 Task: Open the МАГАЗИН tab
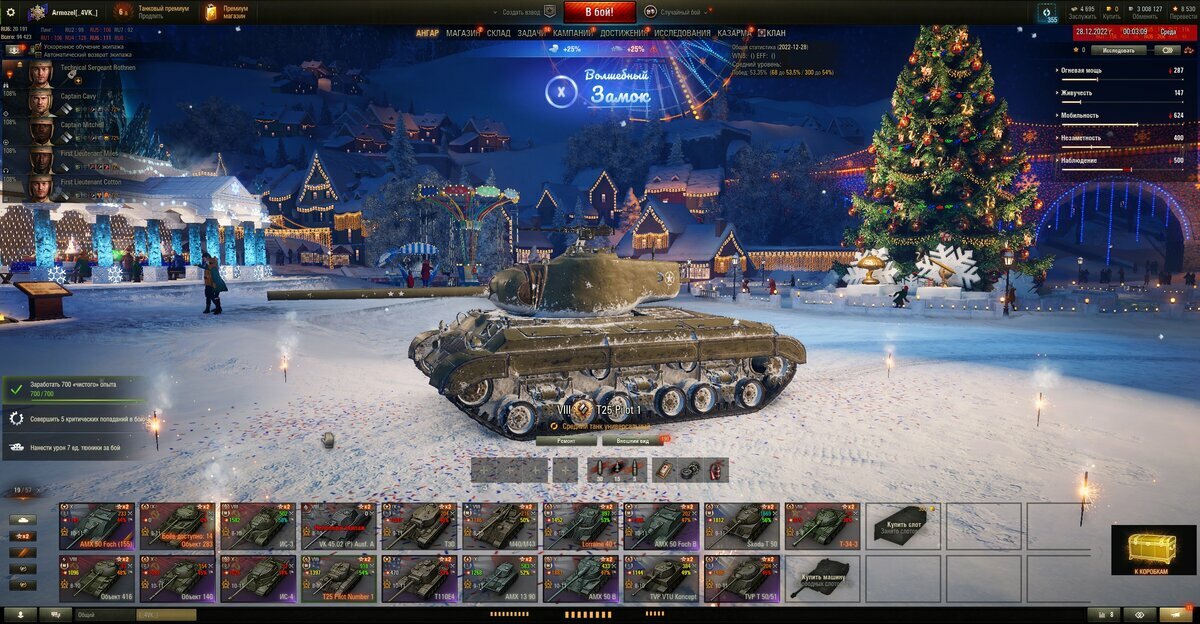pos(463,33)
